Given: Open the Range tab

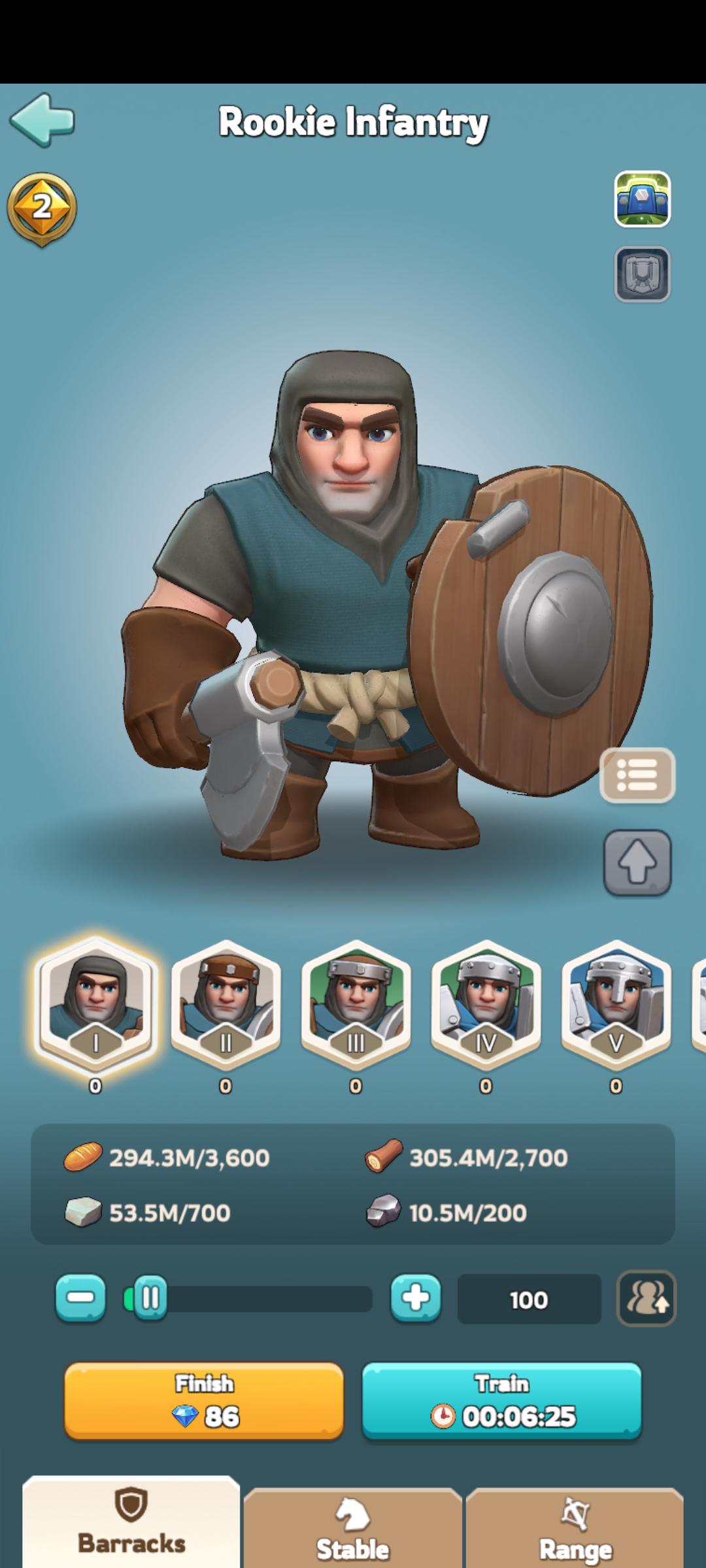Looking at the screenshot, I should [x=575, y=1532].
